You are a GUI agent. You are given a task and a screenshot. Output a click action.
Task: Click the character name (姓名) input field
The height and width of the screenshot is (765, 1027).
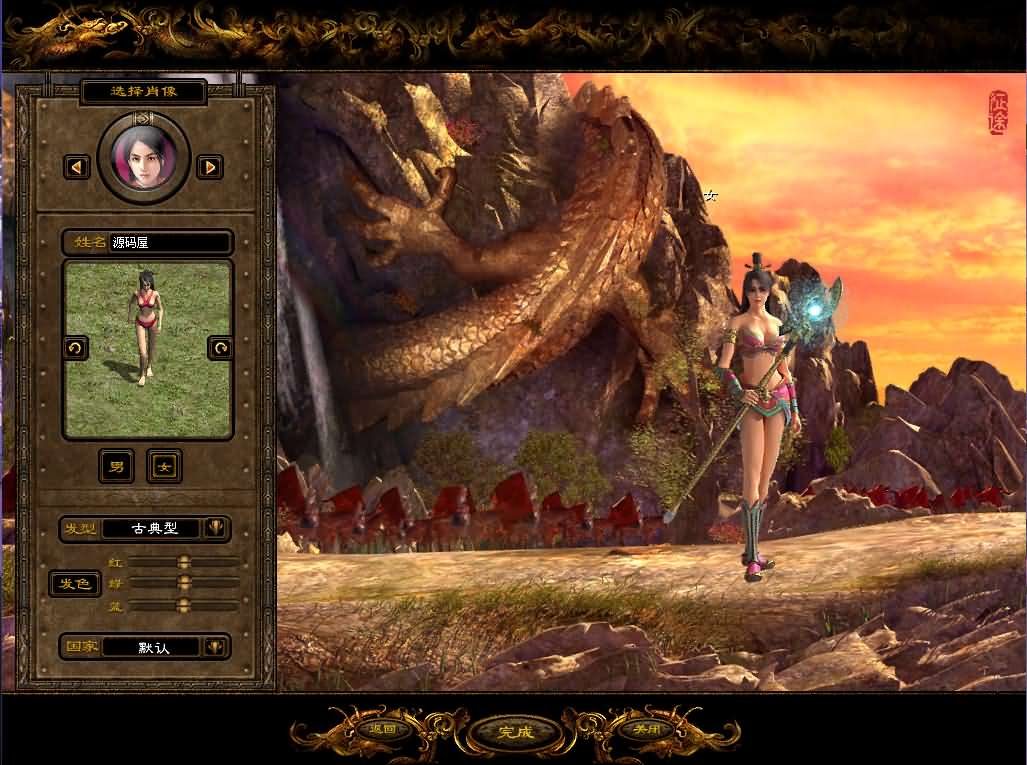click(168, 242)
